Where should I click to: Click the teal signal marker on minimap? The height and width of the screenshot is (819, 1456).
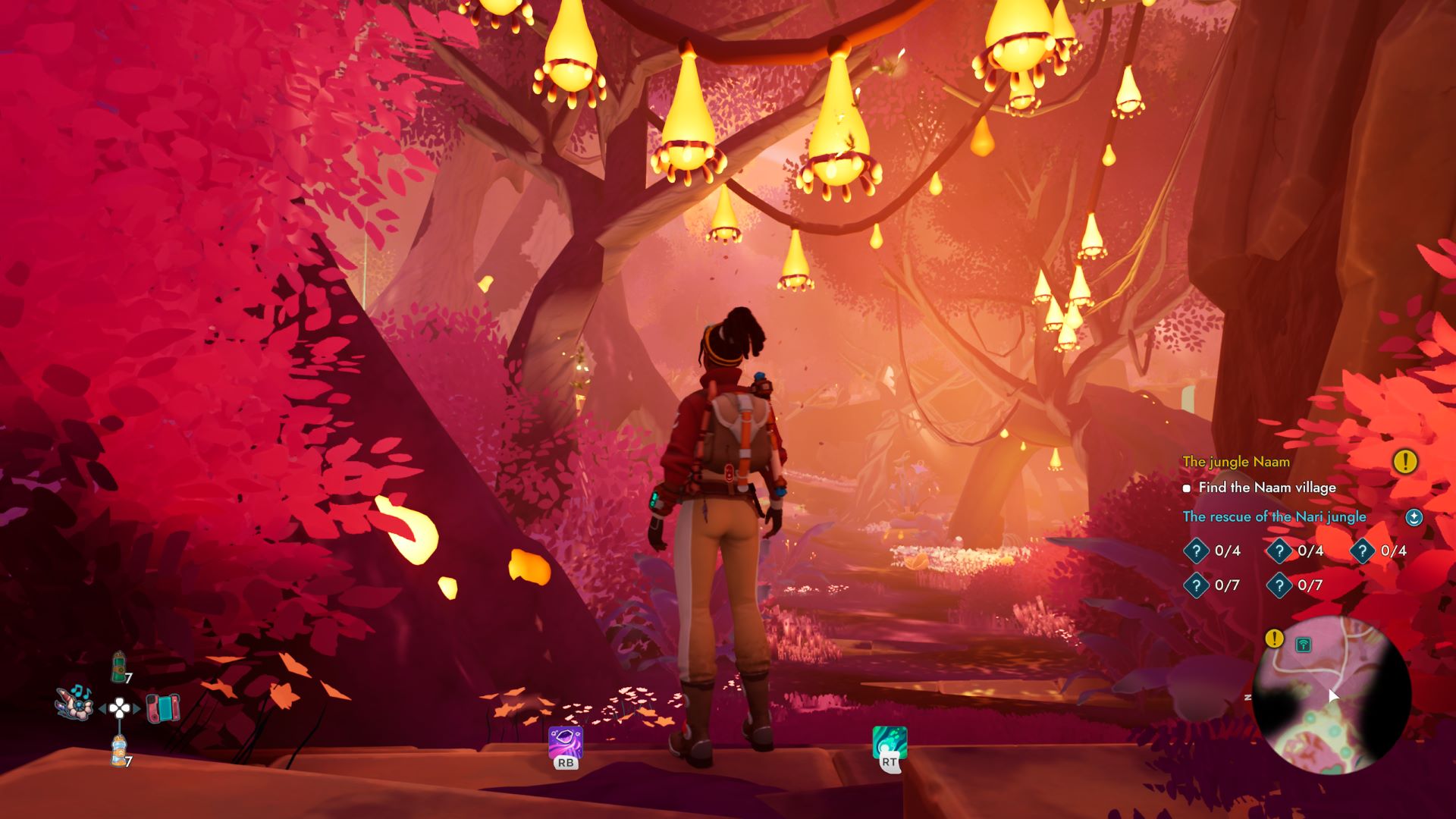tap(1303, 645)
